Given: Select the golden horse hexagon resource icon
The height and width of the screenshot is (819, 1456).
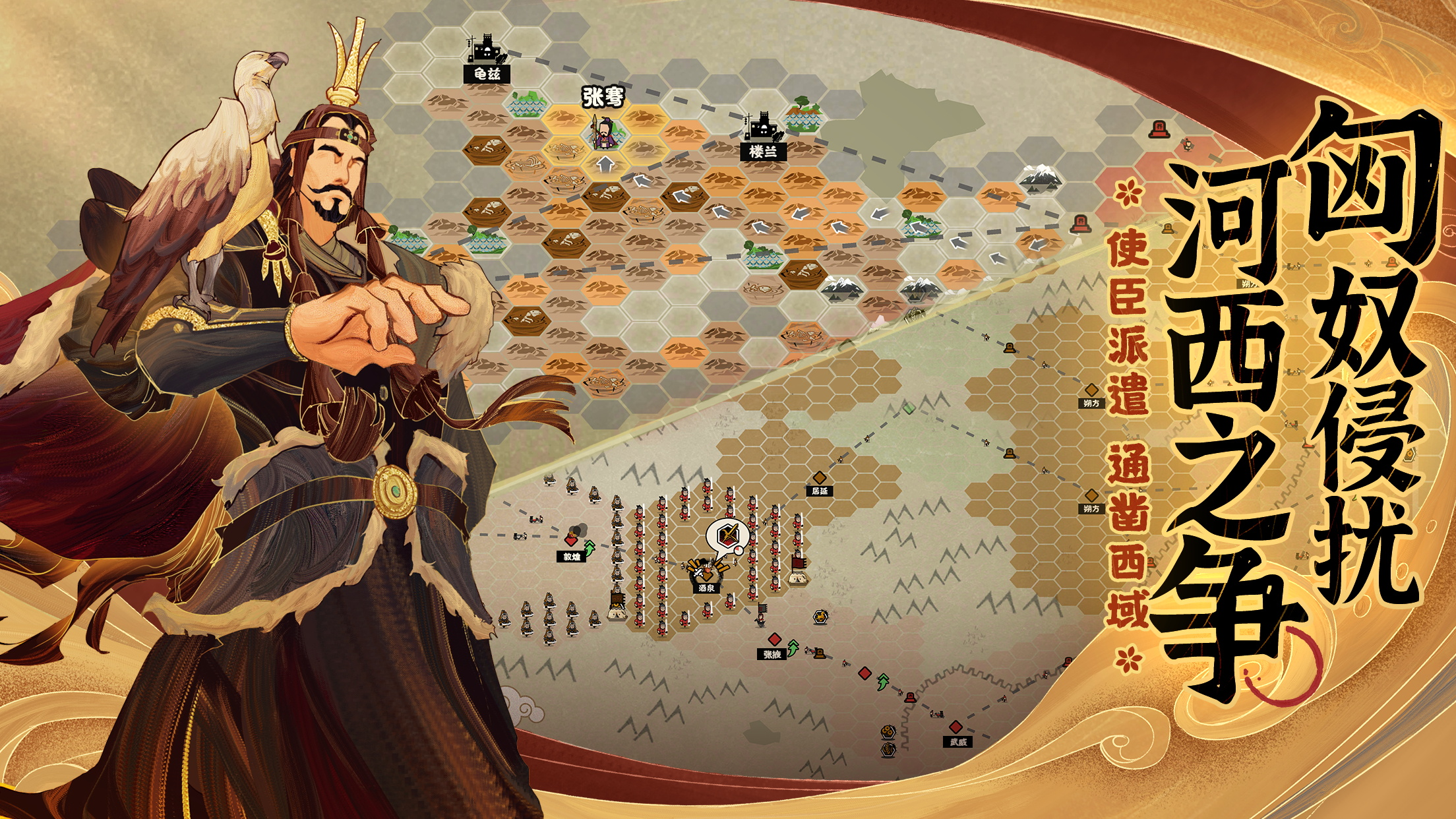Looking at the screenshot, I should click(820, 617).
